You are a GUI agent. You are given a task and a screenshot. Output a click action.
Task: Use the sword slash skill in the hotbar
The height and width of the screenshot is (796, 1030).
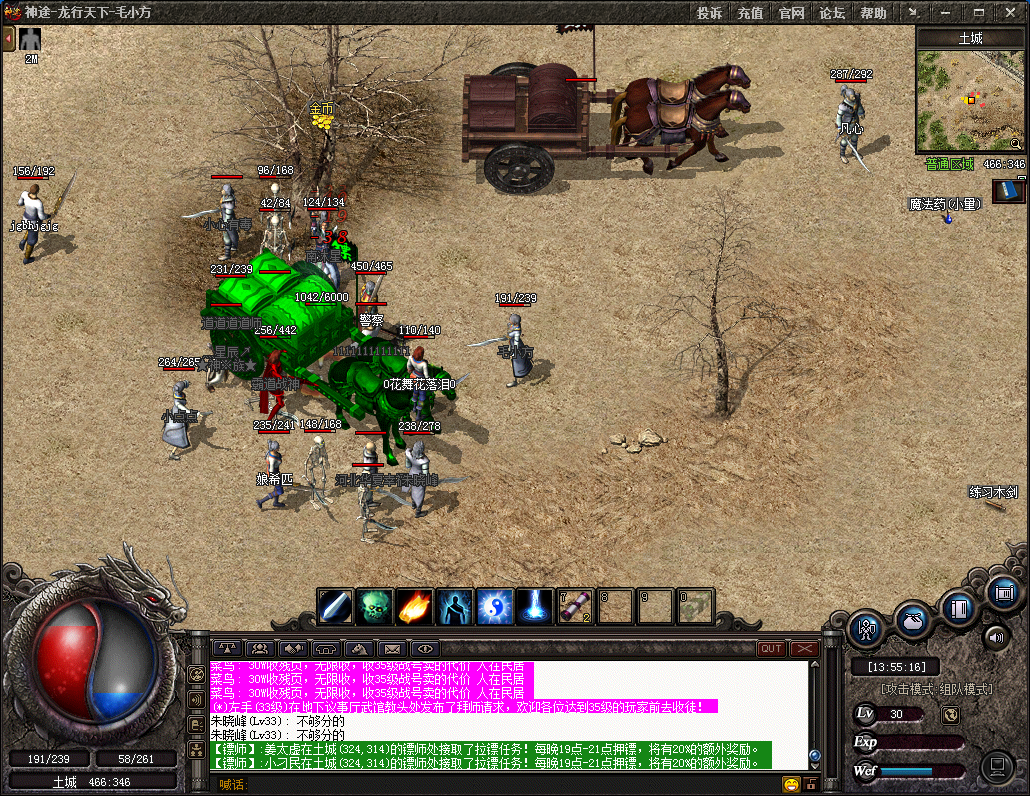coord(335,606)
